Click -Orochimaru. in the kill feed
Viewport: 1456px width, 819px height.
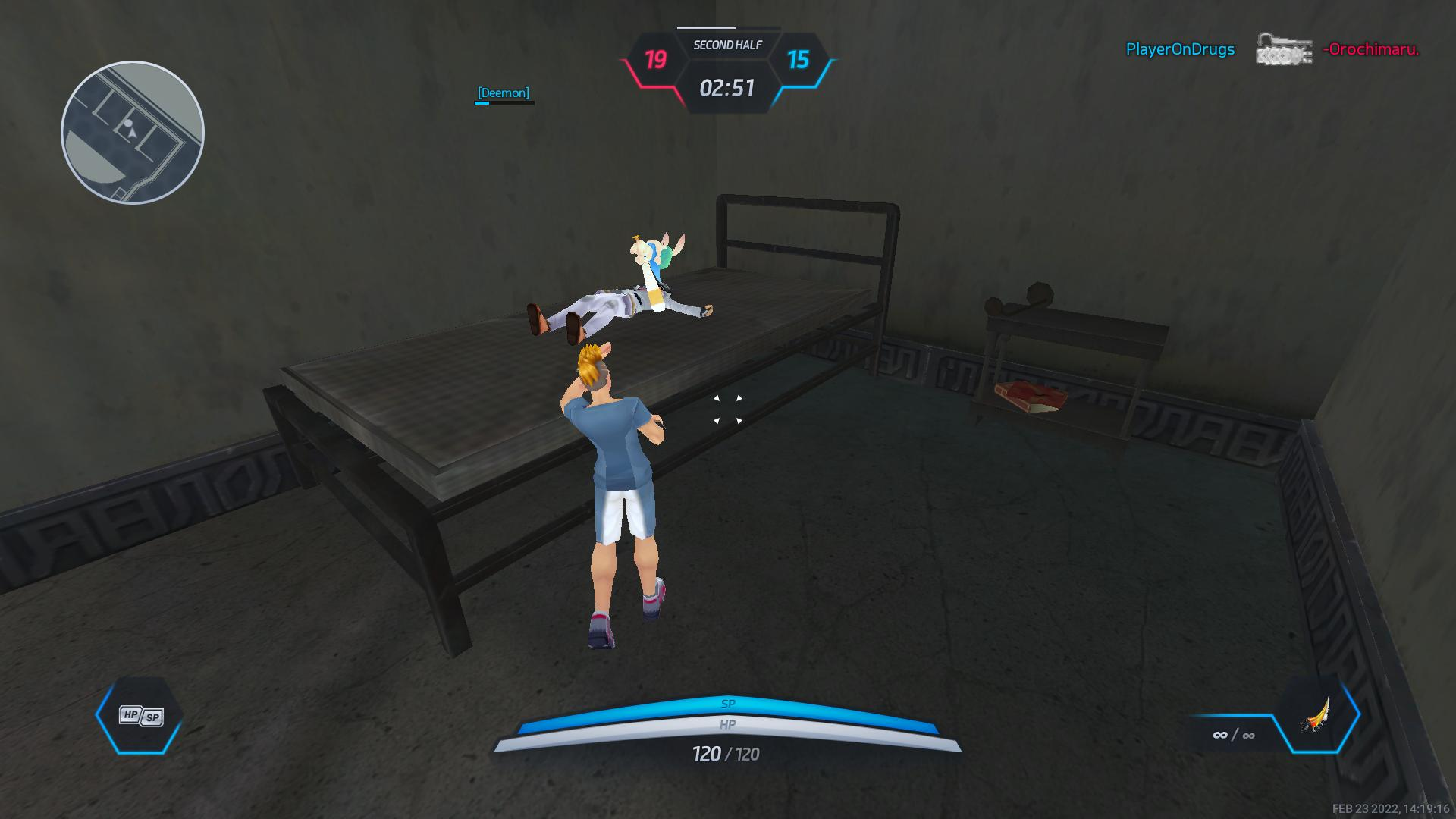tap(1370, 49)
